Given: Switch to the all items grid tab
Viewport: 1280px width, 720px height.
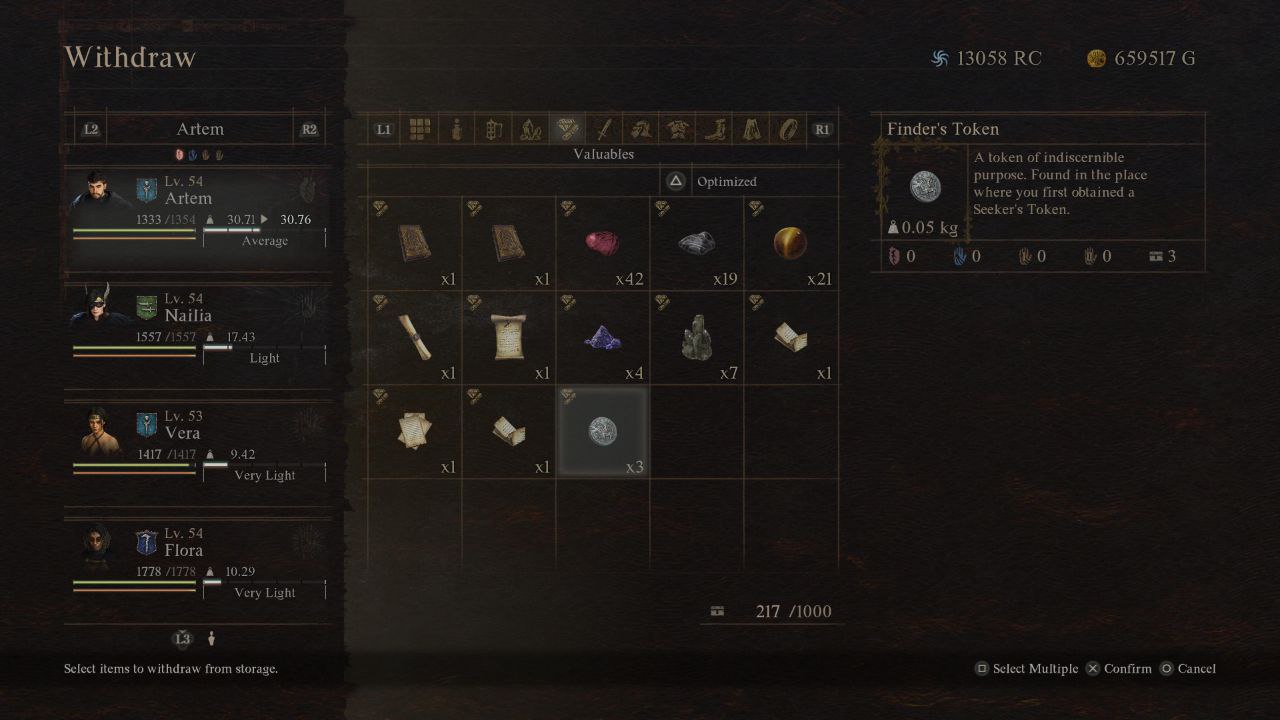Looking at the screenshot, I should tap(420, 129).
